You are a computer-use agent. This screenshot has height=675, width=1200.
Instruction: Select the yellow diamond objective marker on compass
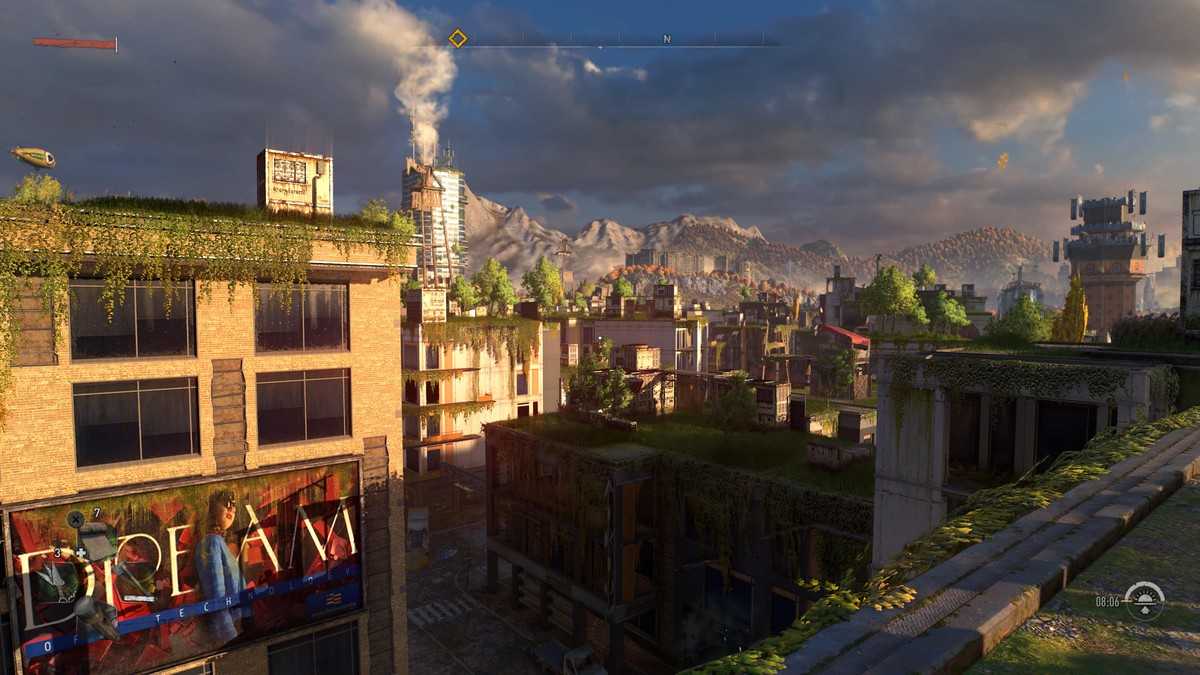(x=457, y=38)
